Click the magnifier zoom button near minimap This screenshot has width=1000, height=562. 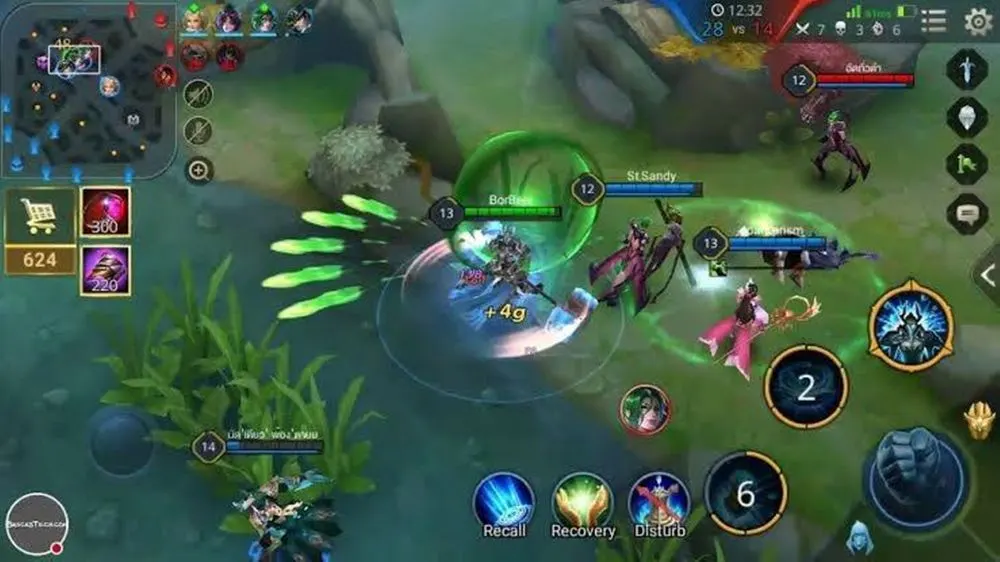click(x=199, y=170)
